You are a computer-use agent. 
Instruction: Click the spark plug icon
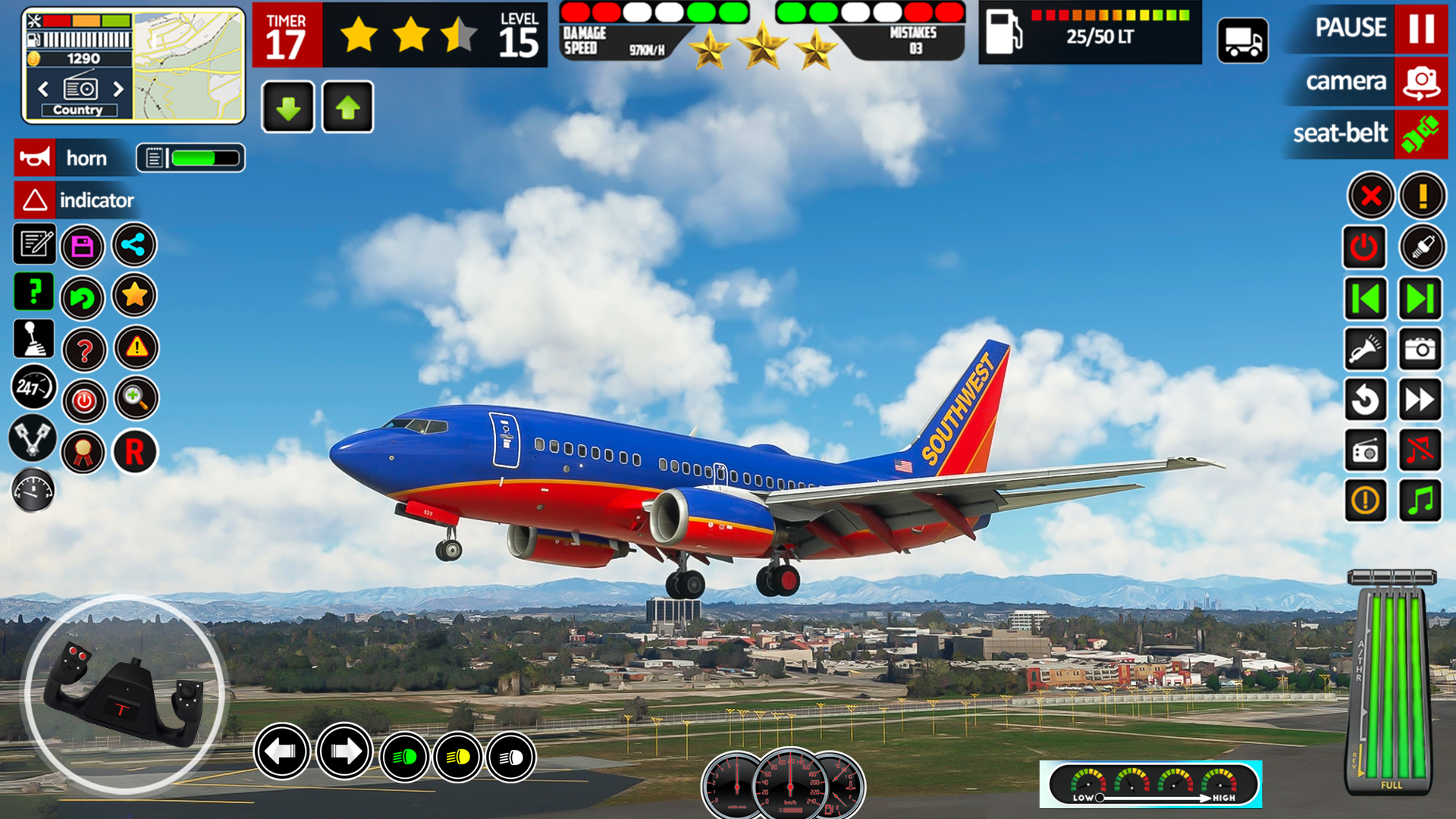click(x=1421, y=248)
